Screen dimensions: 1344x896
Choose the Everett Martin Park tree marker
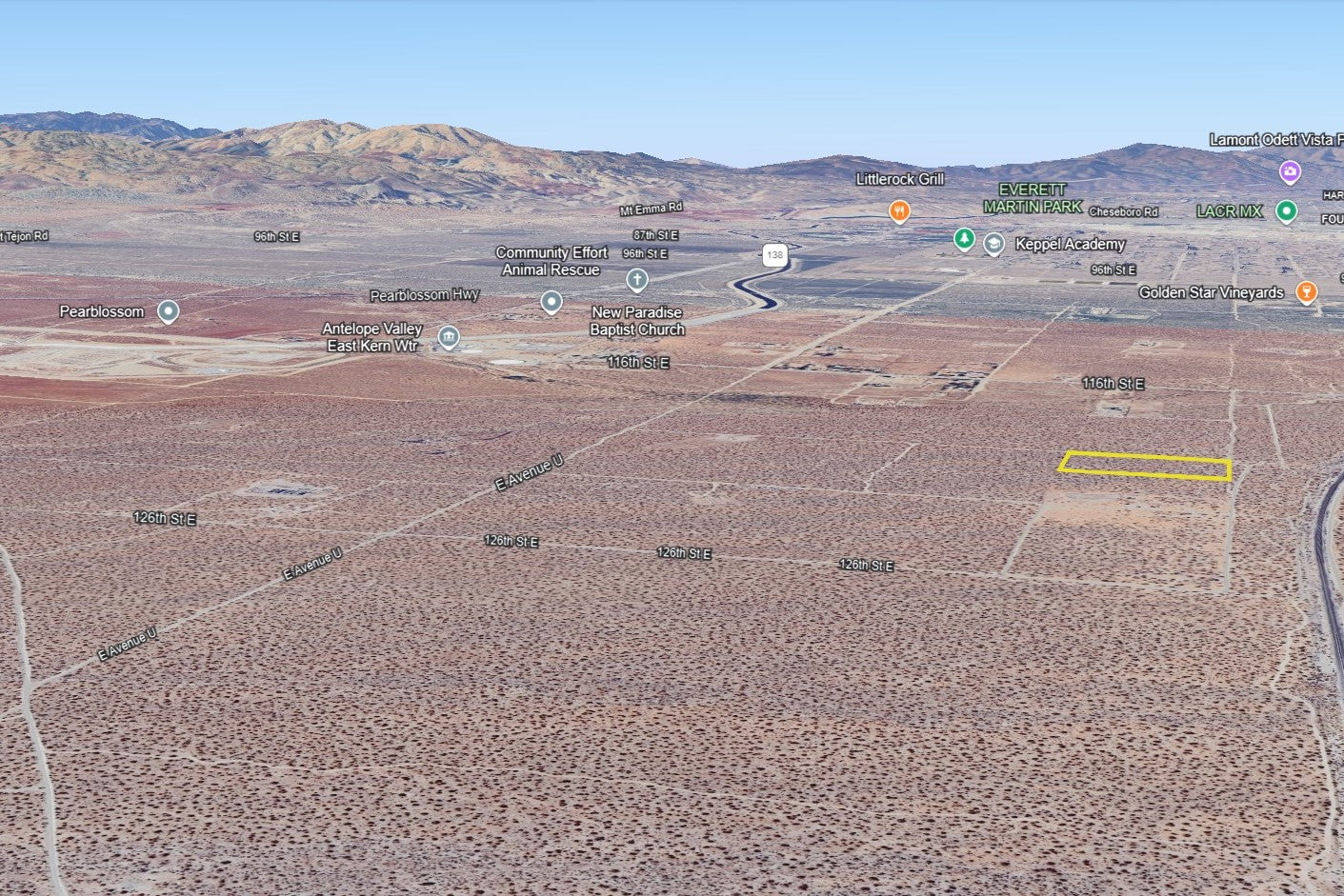(x=964, y=238)
